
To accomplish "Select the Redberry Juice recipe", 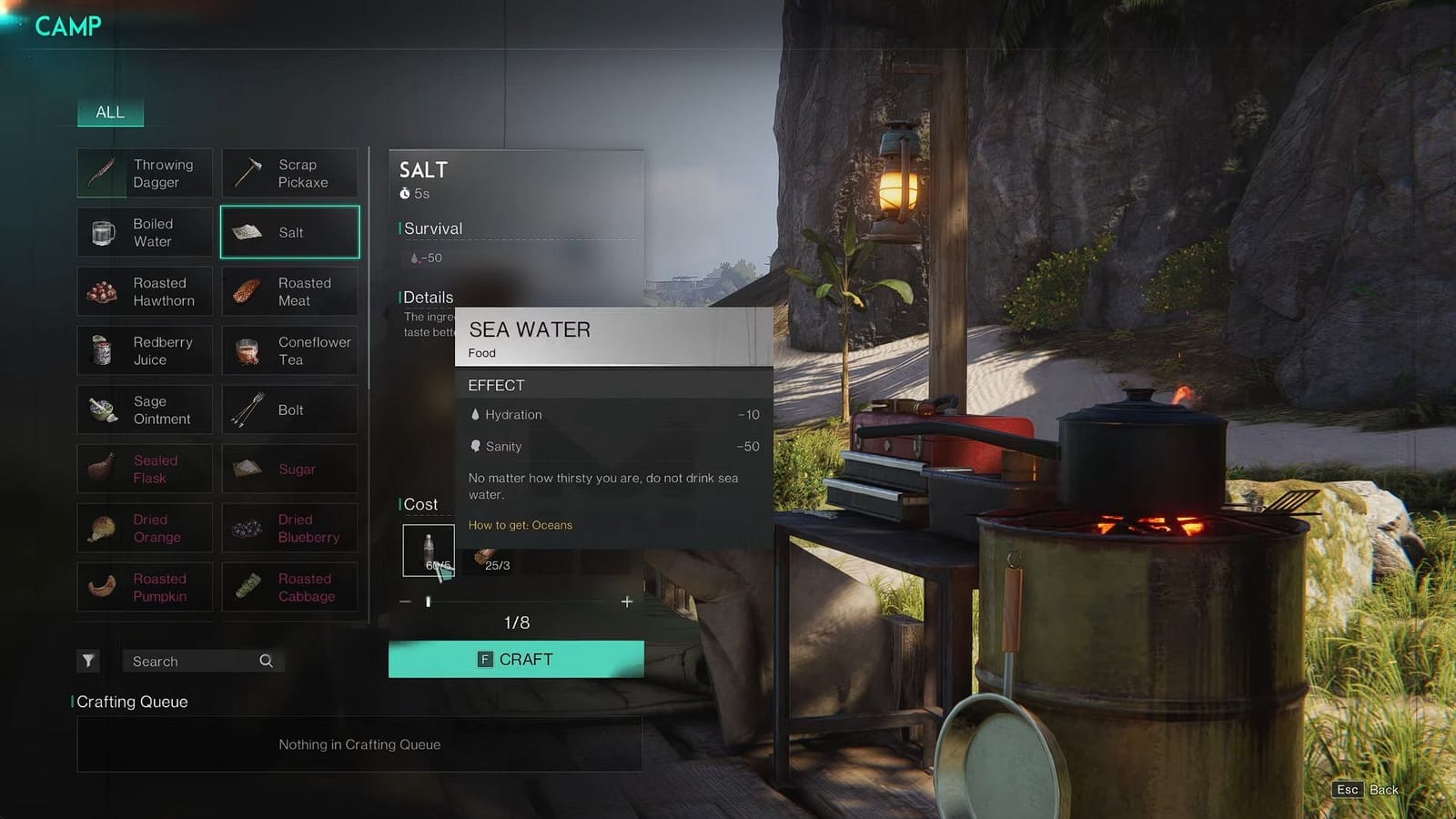I will (x=145, y=350).
